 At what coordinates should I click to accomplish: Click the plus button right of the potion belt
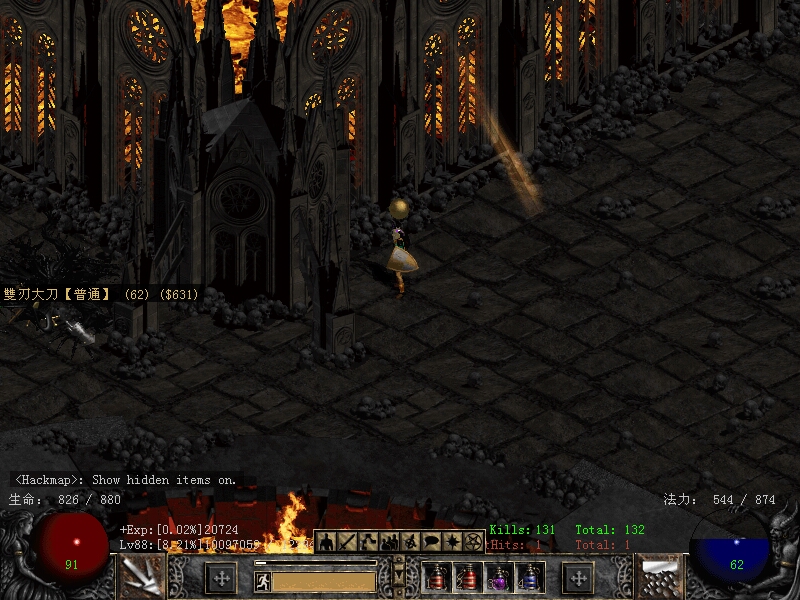578,577
